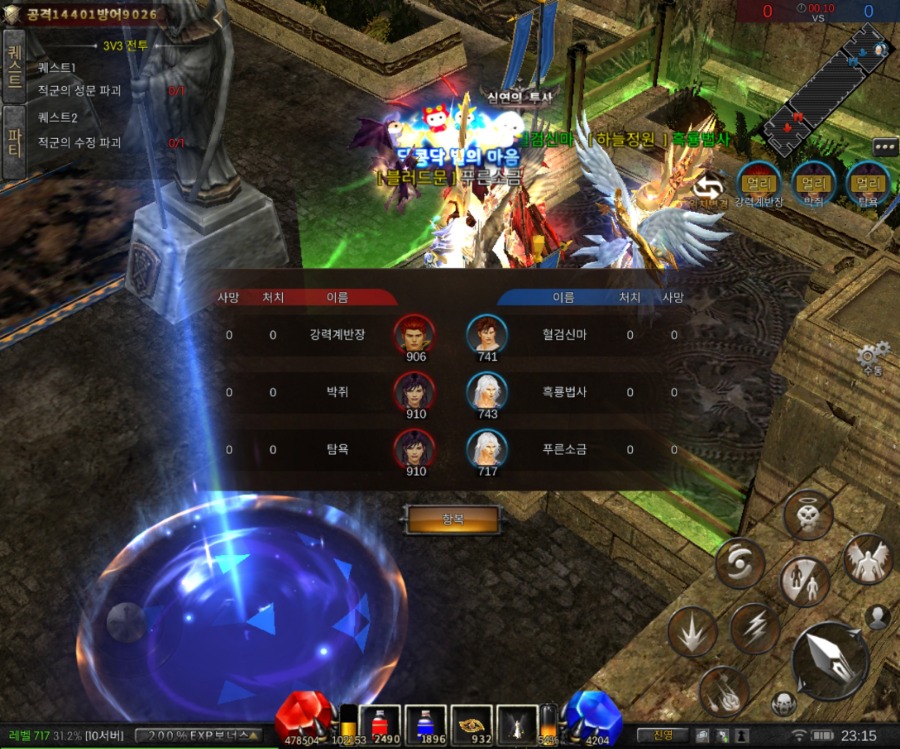Activate the winged figure skill
900x749 pixels.
click(x=866, y=560)
